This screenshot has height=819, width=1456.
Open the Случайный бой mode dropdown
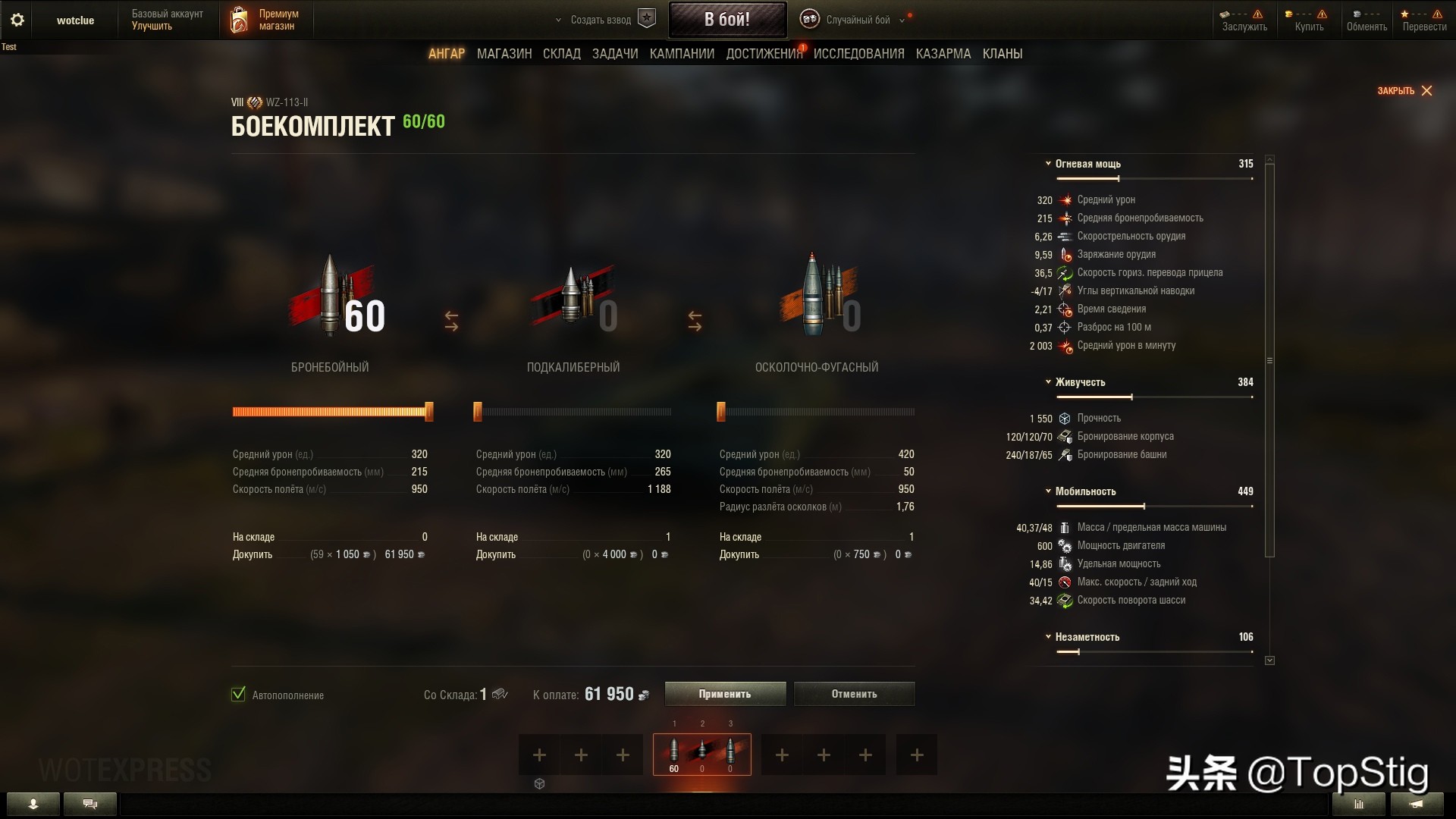click(857, 20)
